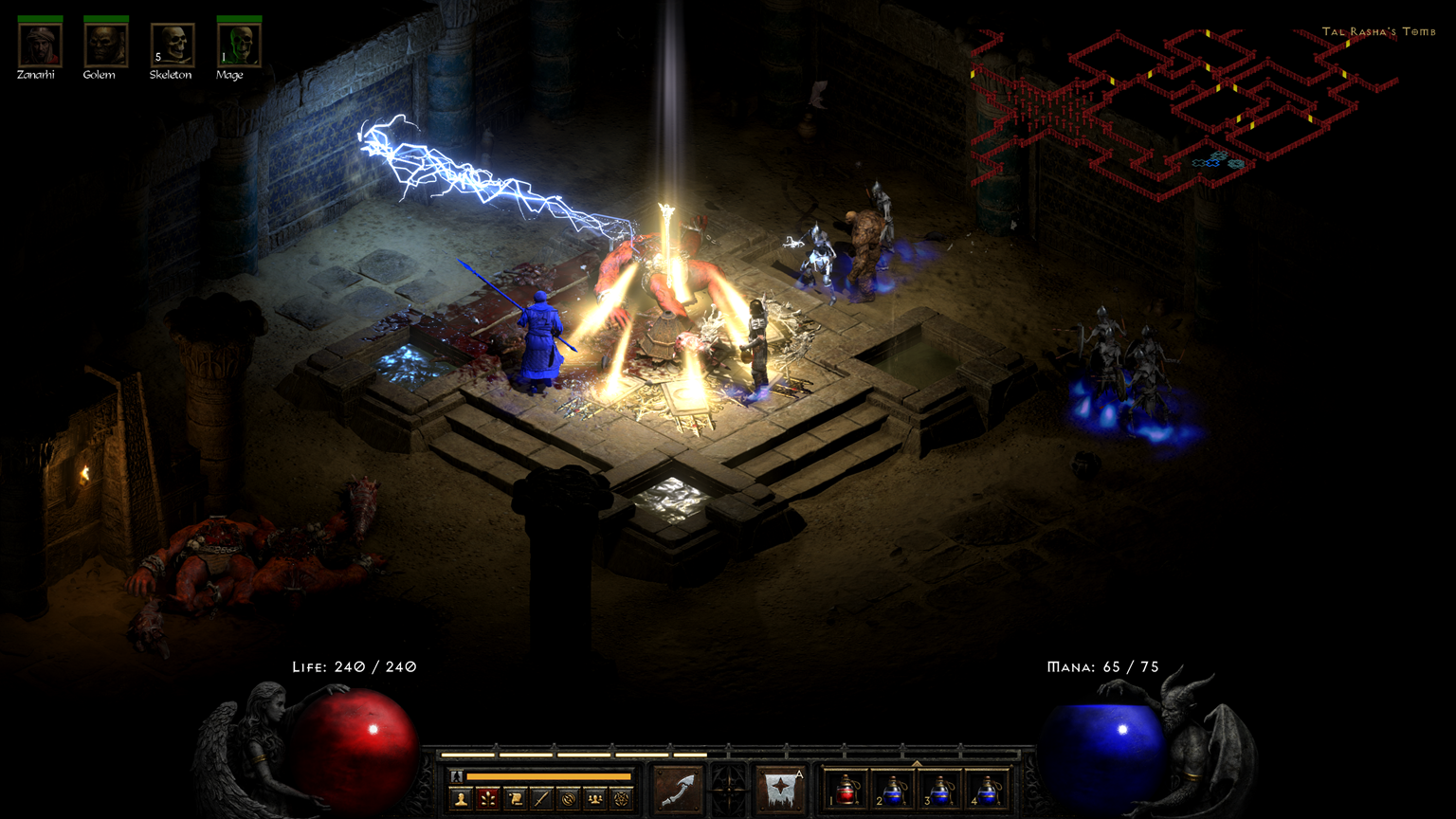Select the right frozen banner skill icon
The image size is (1456, 819).
781,789
